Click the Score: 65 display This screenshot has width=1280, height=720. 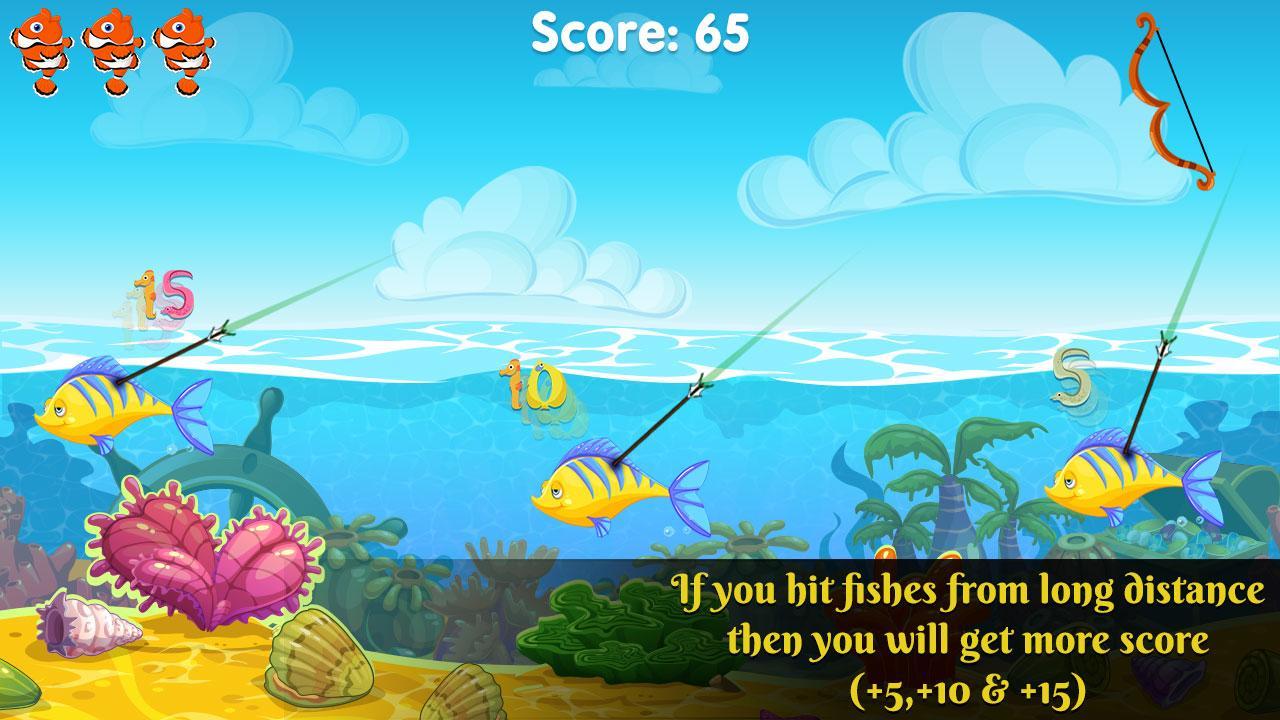640,32
